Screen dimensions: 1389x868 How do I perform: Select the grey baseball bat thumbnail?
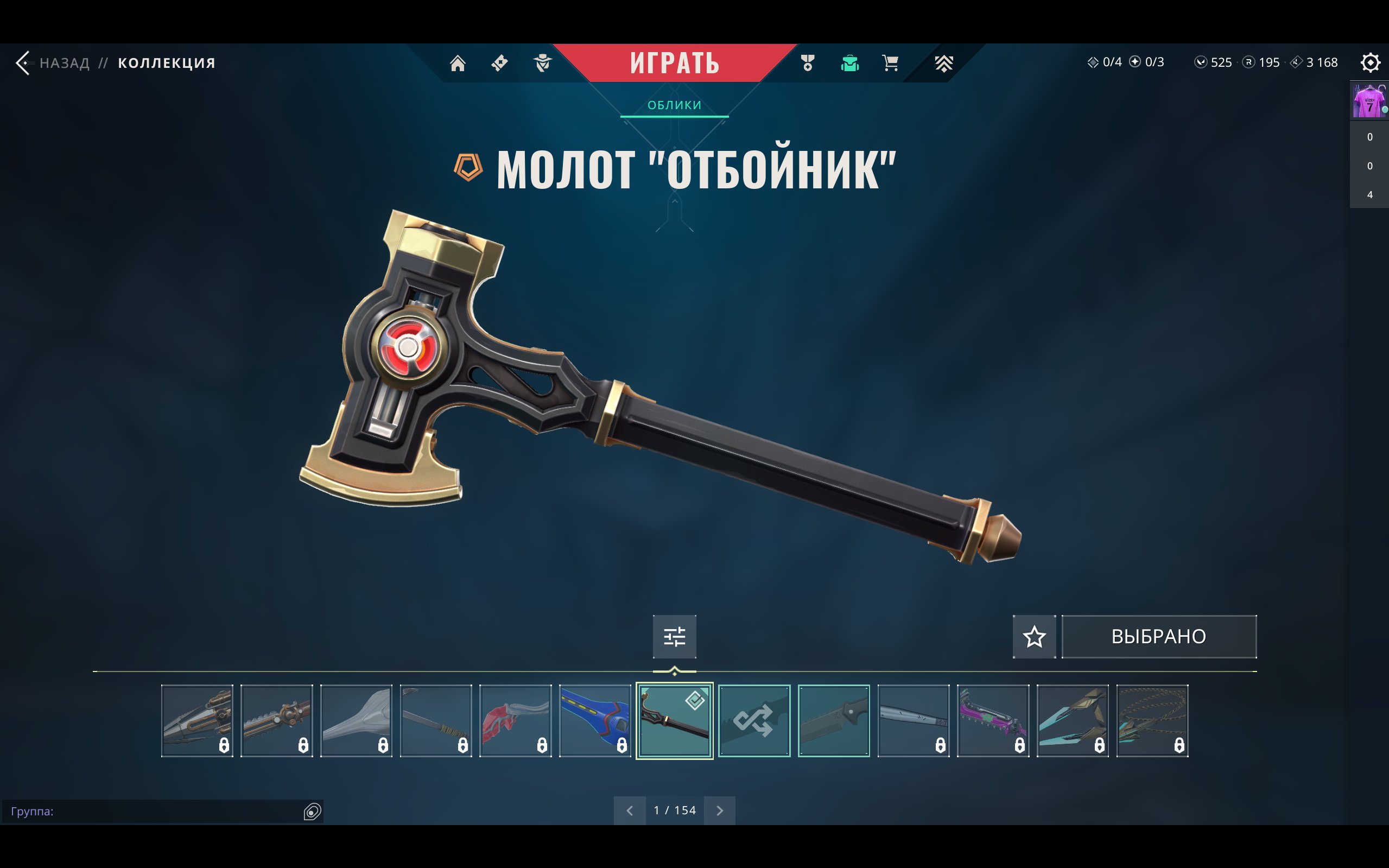[913, 720]
